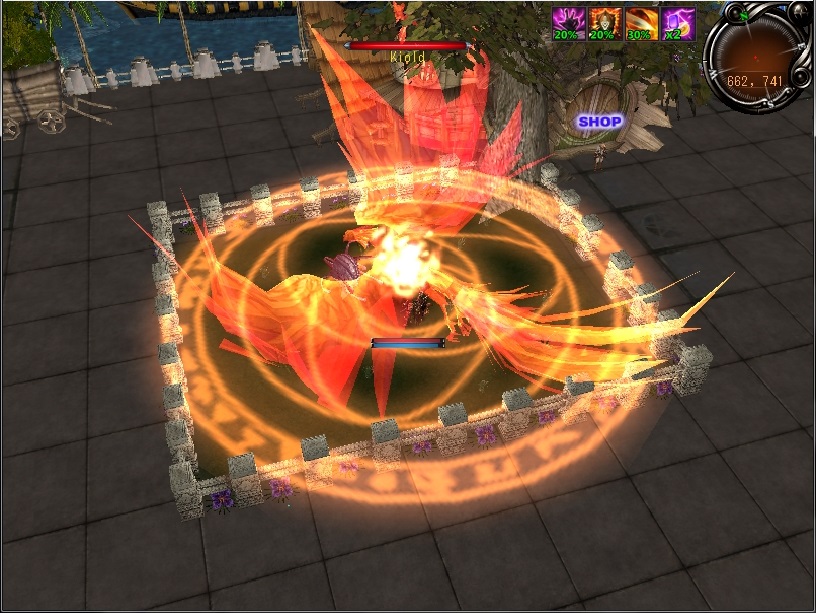This screenshot has width=816, height=613.
Task: Click the orange slash 30% buff icon
Action: [642, 23]
